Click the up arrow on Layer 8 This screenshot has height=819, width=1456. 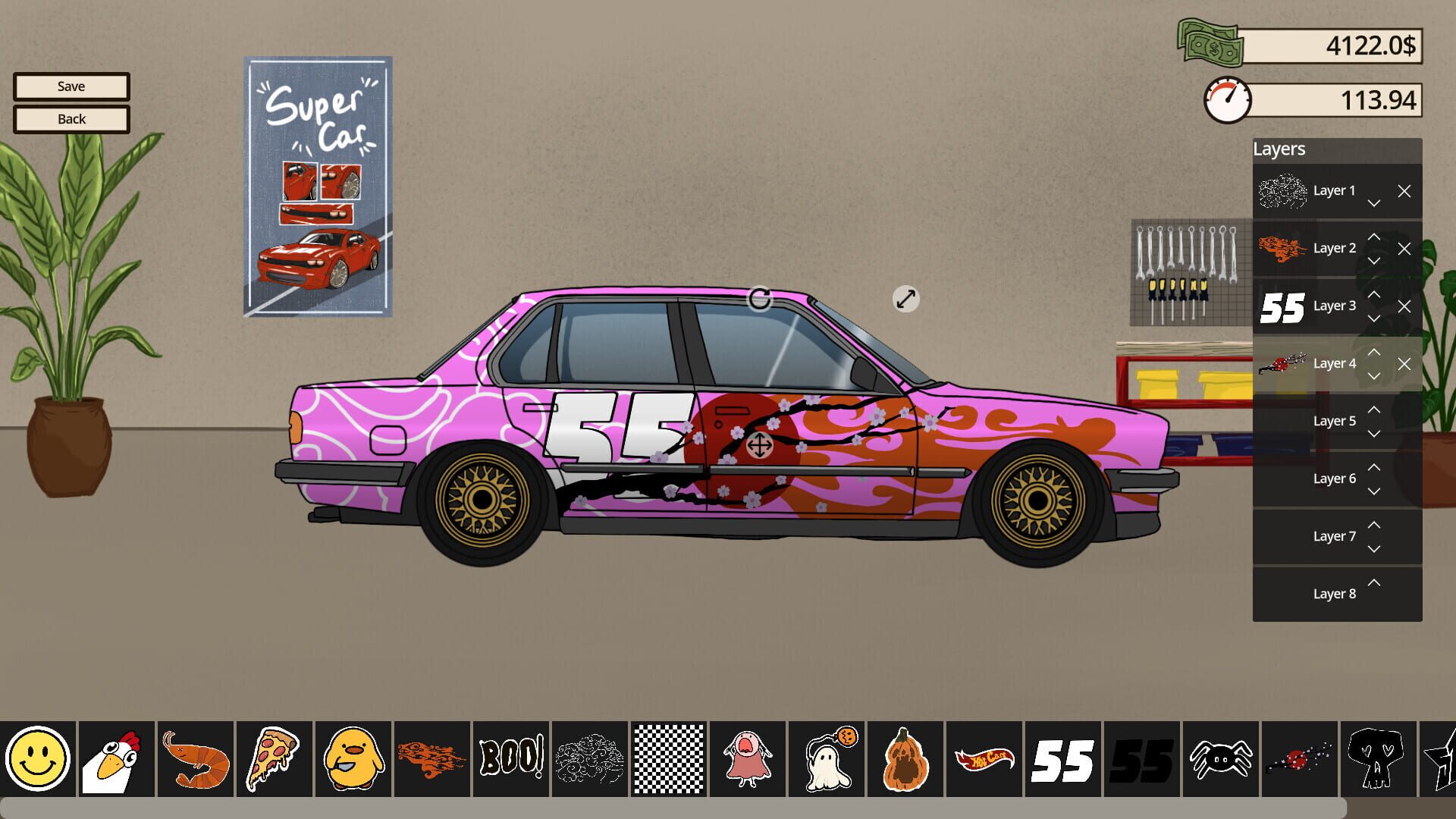click(1374, 582)
